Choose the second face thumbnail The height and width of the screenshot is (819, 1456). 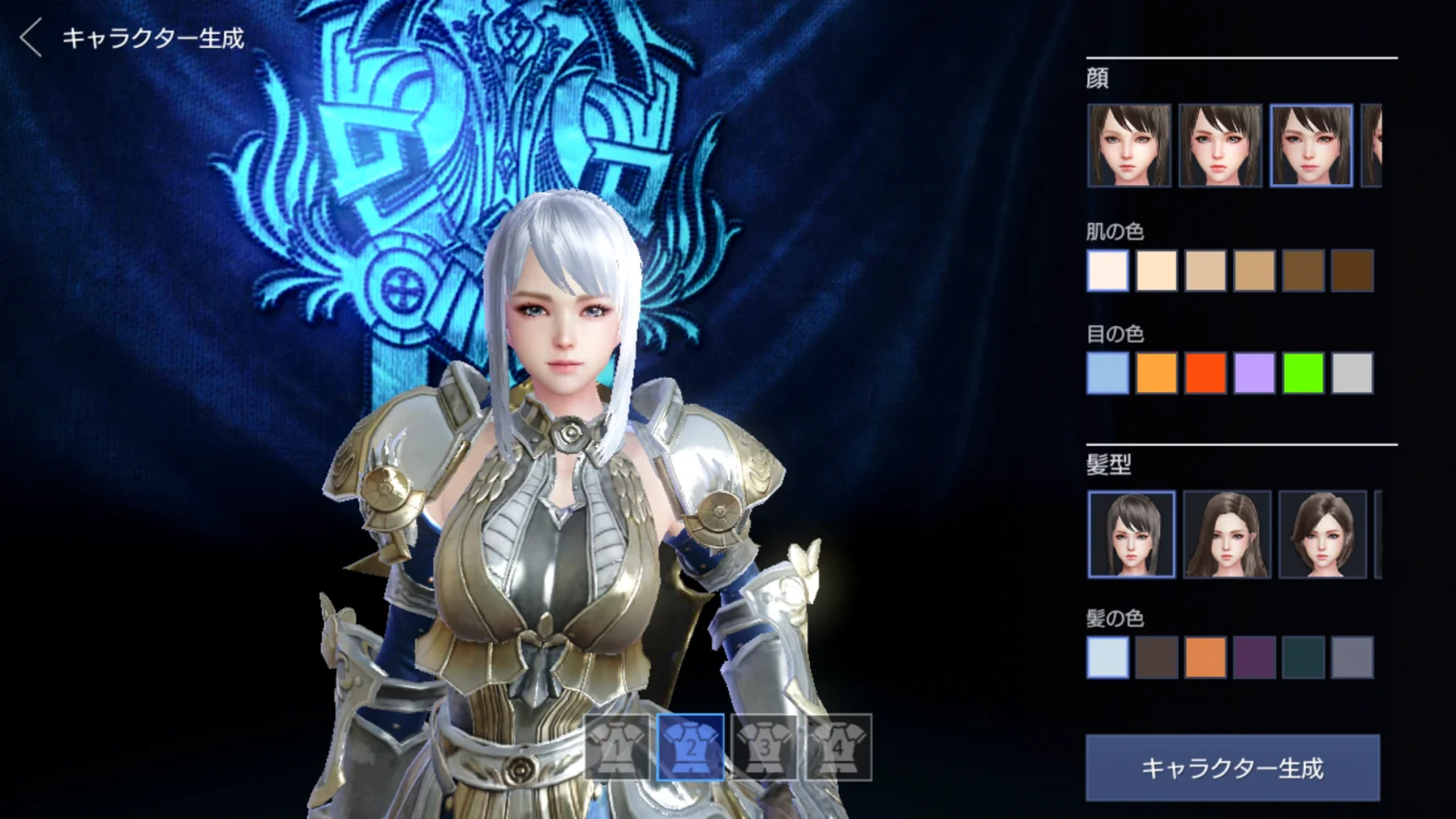[x=1220, y=146]
